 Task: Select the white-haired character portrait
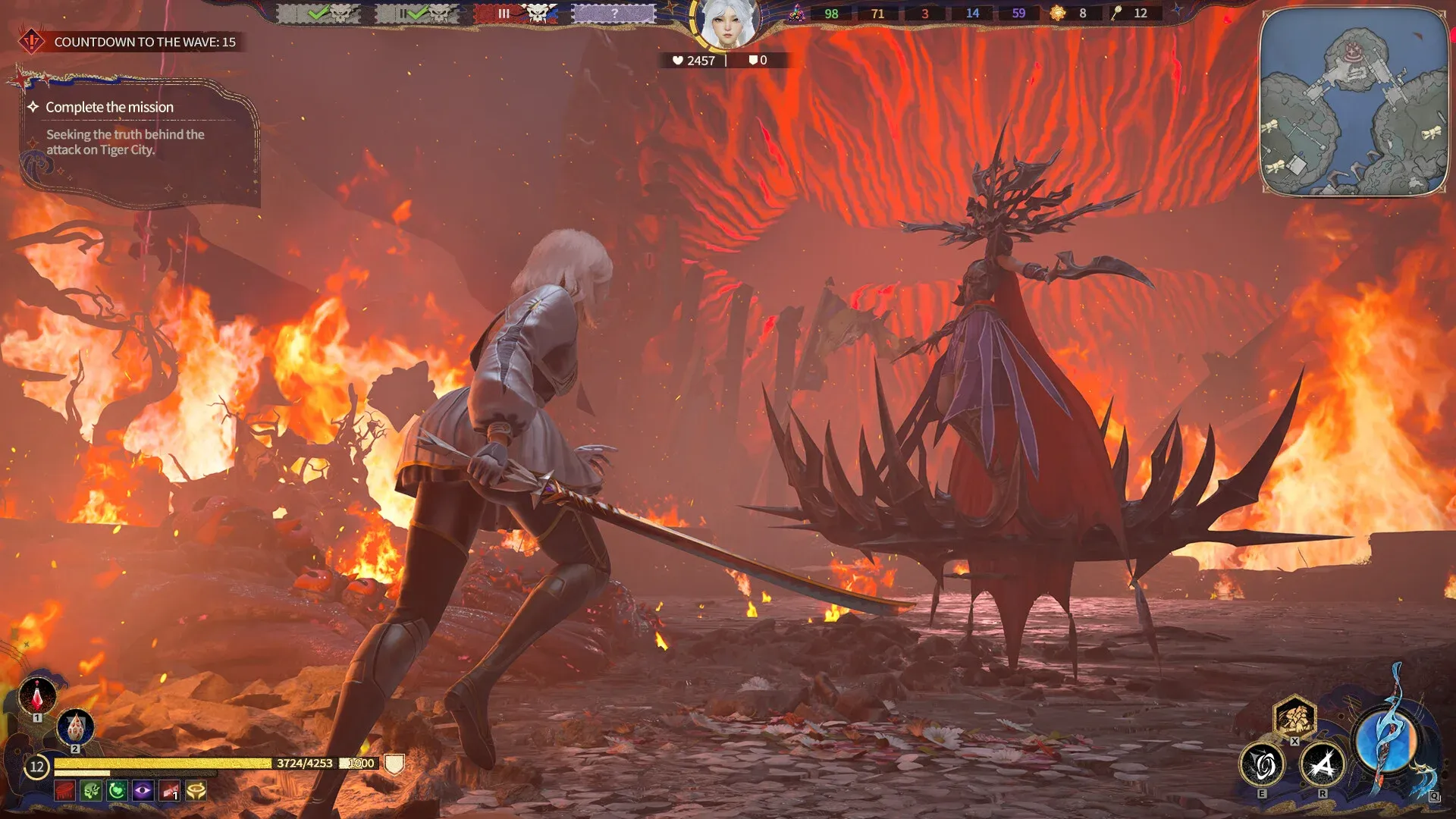[x=726, y=24]
